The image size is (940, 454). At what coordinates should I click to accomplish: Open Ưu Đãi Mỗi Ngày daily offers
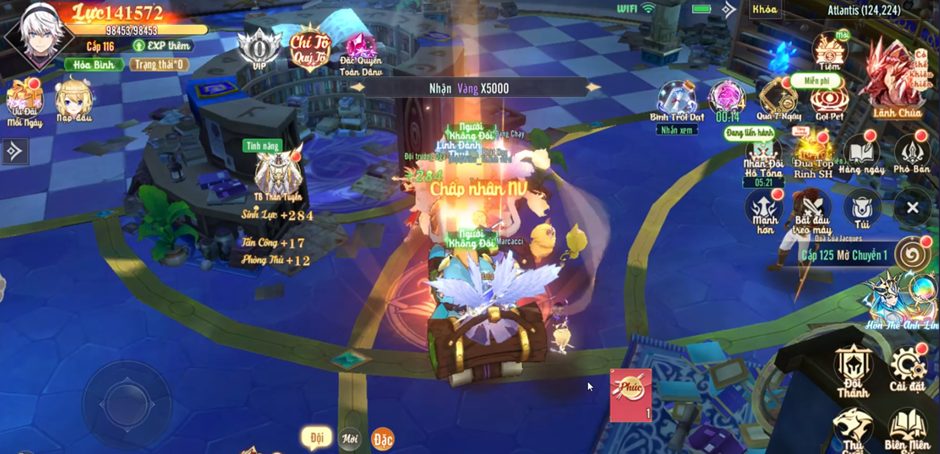tap(23, 100)
